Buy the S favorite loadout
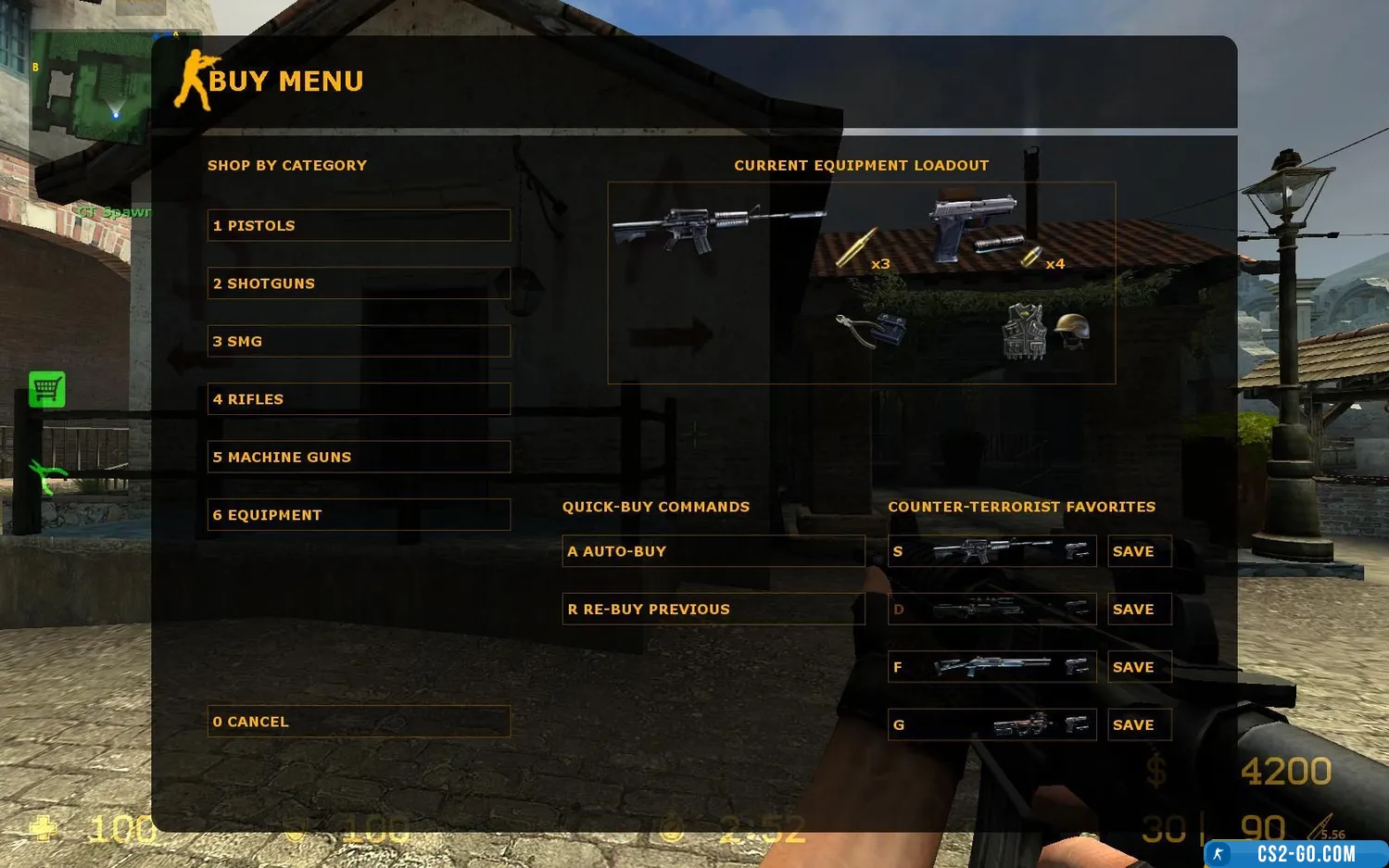This screenshot has height=868, width=1389. [x=991, y=551]
